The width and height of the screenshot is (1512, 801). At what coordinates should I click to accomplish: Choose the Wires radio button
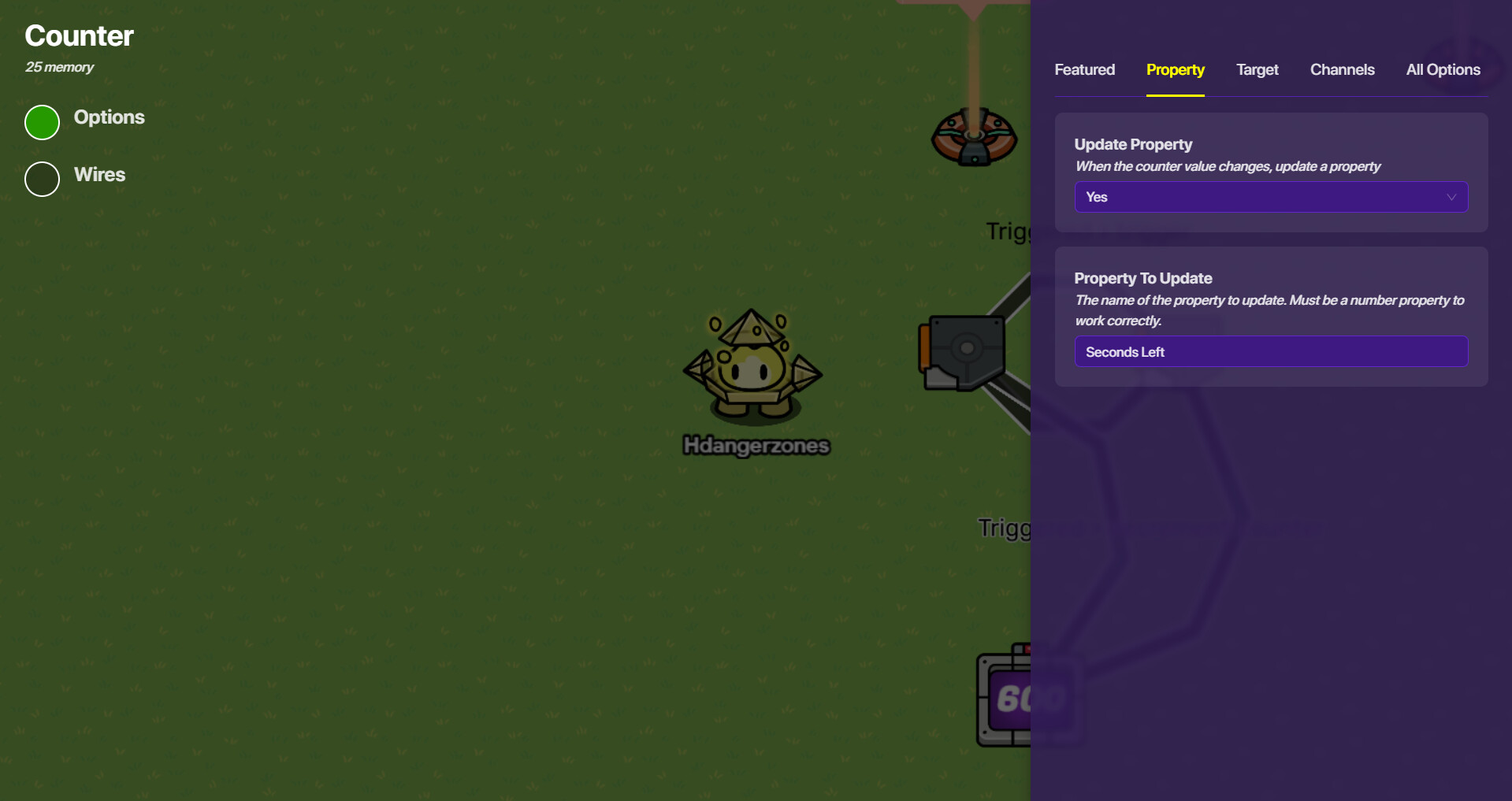pyautogui.click(x=43, y=179)
